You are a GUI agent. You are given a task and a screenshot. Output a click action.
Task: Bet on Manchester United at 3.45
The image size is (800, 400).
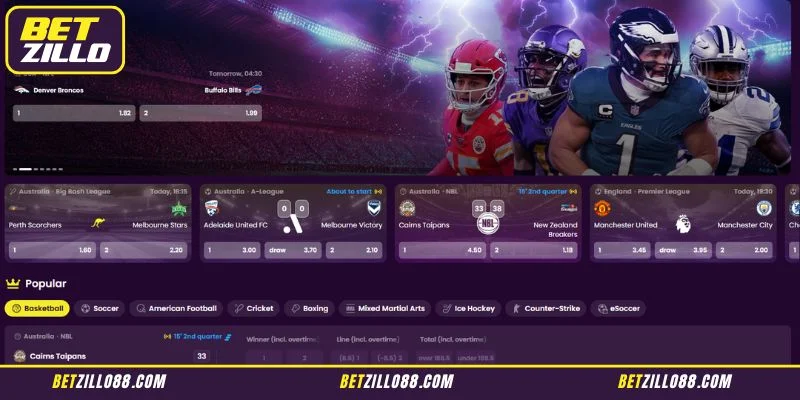621,250
